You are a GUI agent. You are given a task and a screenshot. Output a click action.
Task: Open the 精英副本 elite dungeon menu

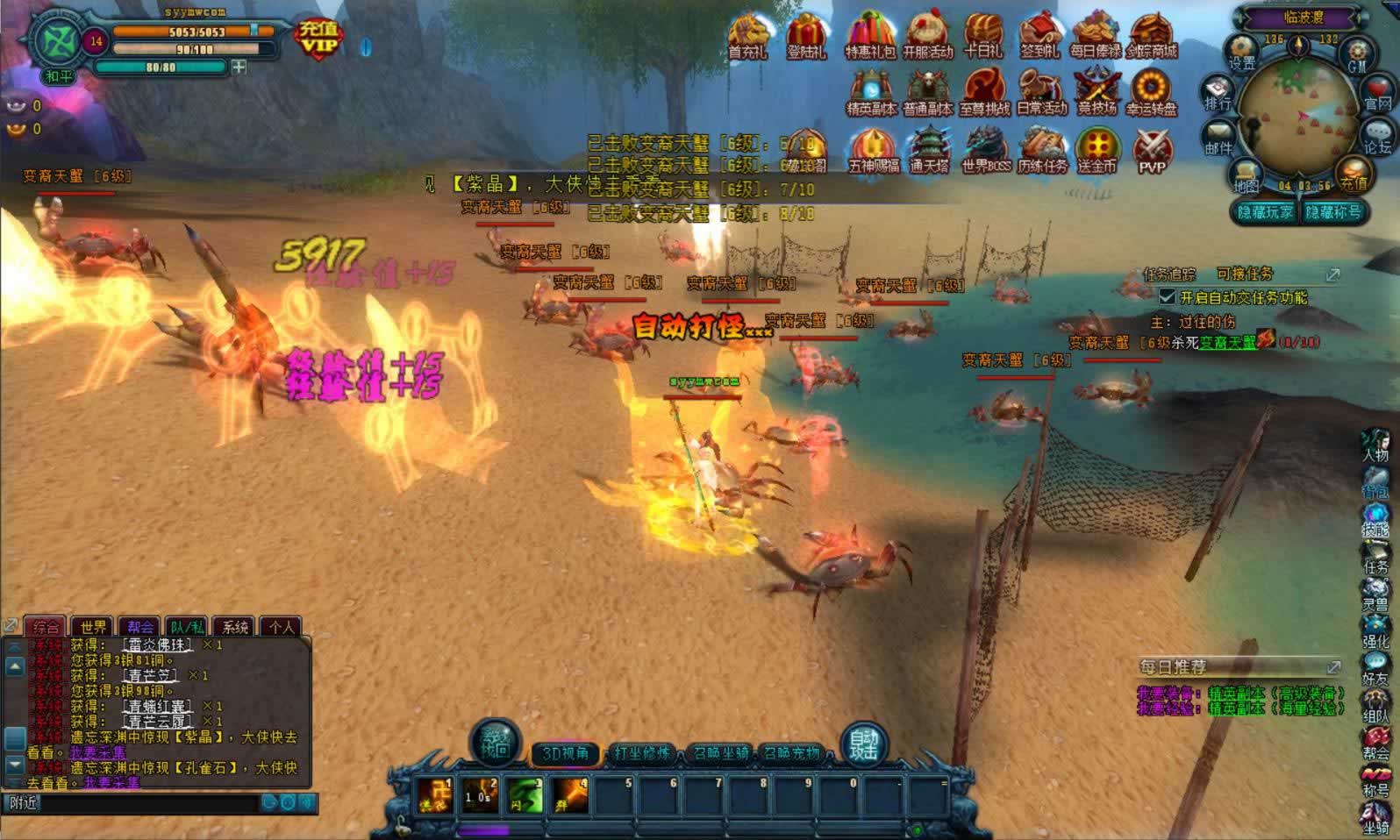click(870, 91)
